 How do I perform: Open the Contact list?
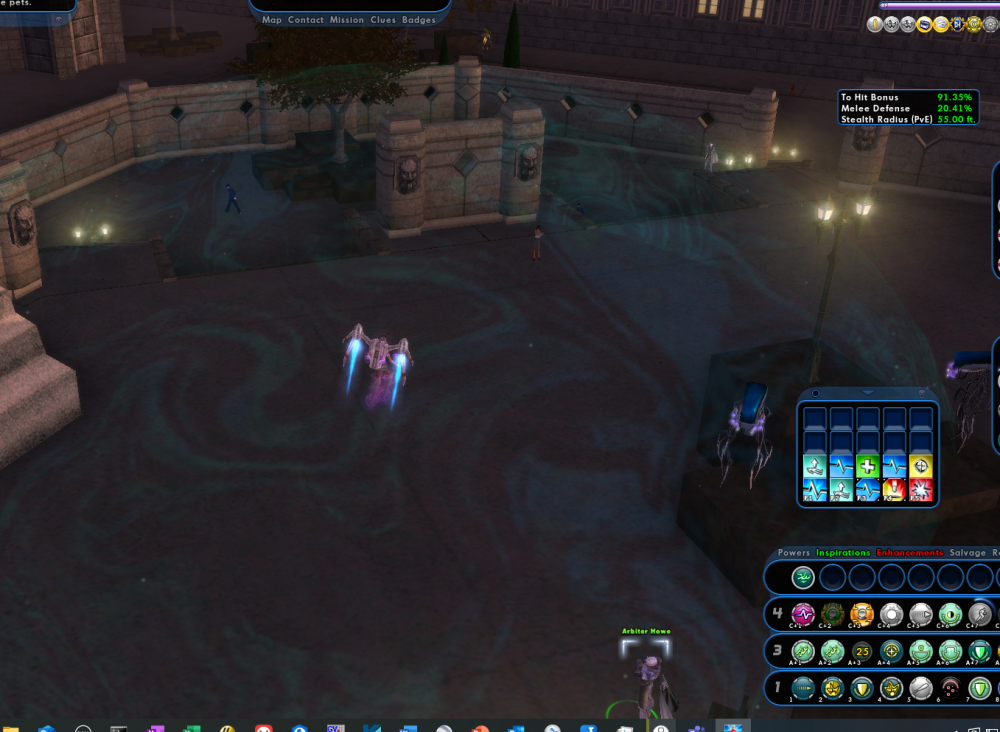coord(306,20)
